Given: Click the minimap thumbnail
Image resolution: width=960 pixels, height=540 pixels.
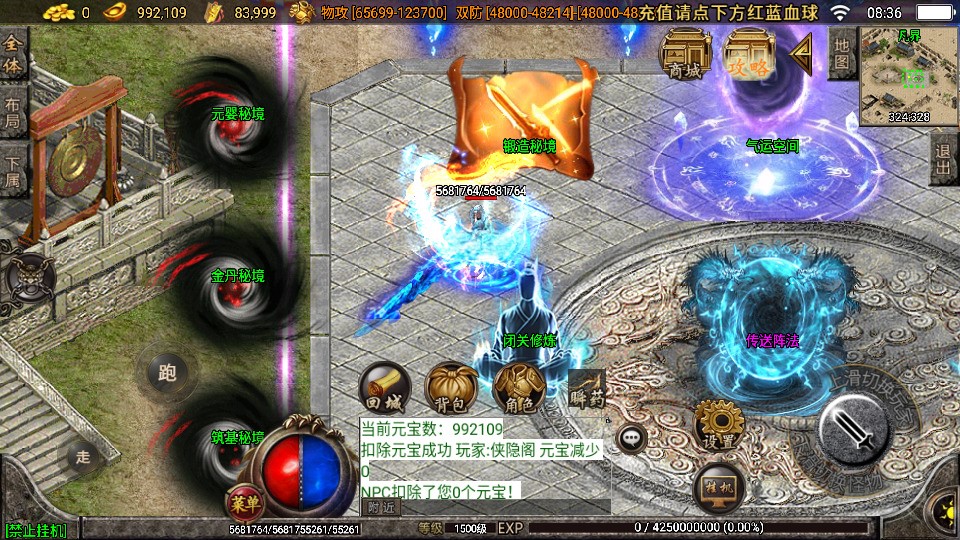Looking at the screenshot, I should [908, 76].
